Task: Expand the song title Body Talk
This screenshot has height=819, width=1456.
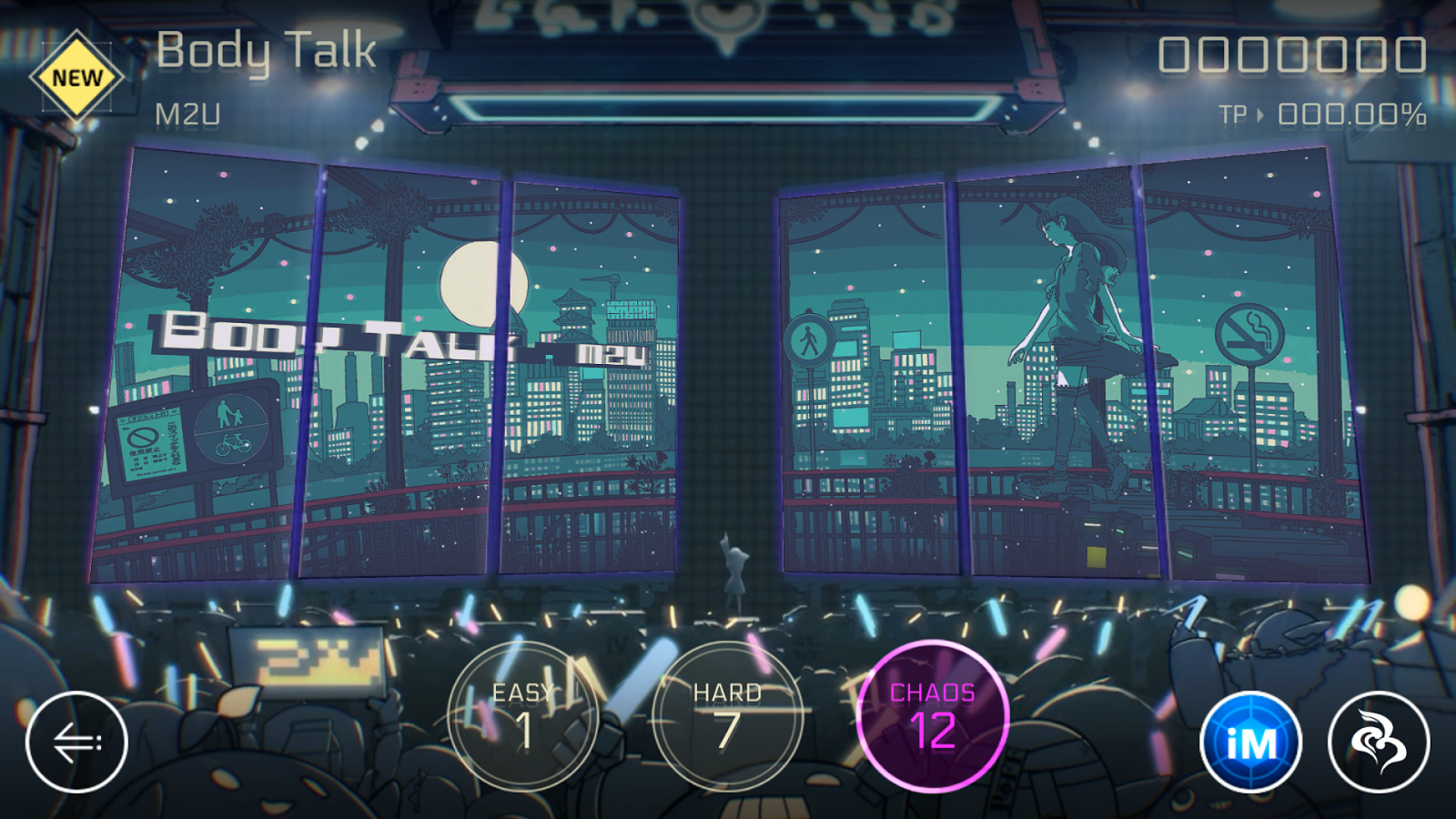Action: click(267, 52)
